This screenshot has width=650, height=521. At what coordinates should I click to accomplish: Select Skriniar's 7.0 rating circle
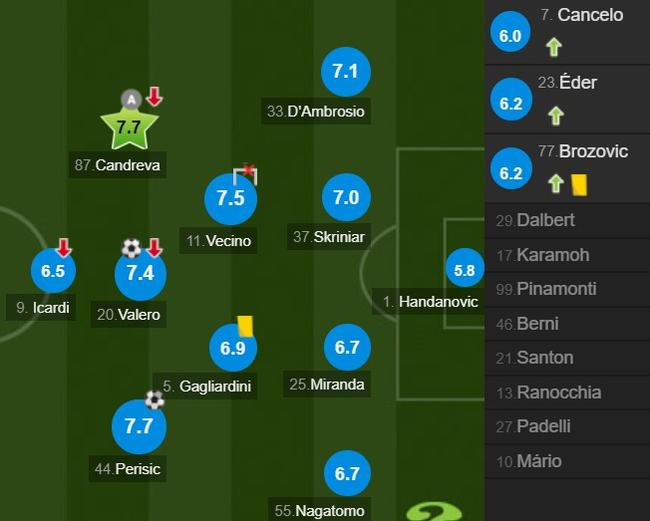346,198
